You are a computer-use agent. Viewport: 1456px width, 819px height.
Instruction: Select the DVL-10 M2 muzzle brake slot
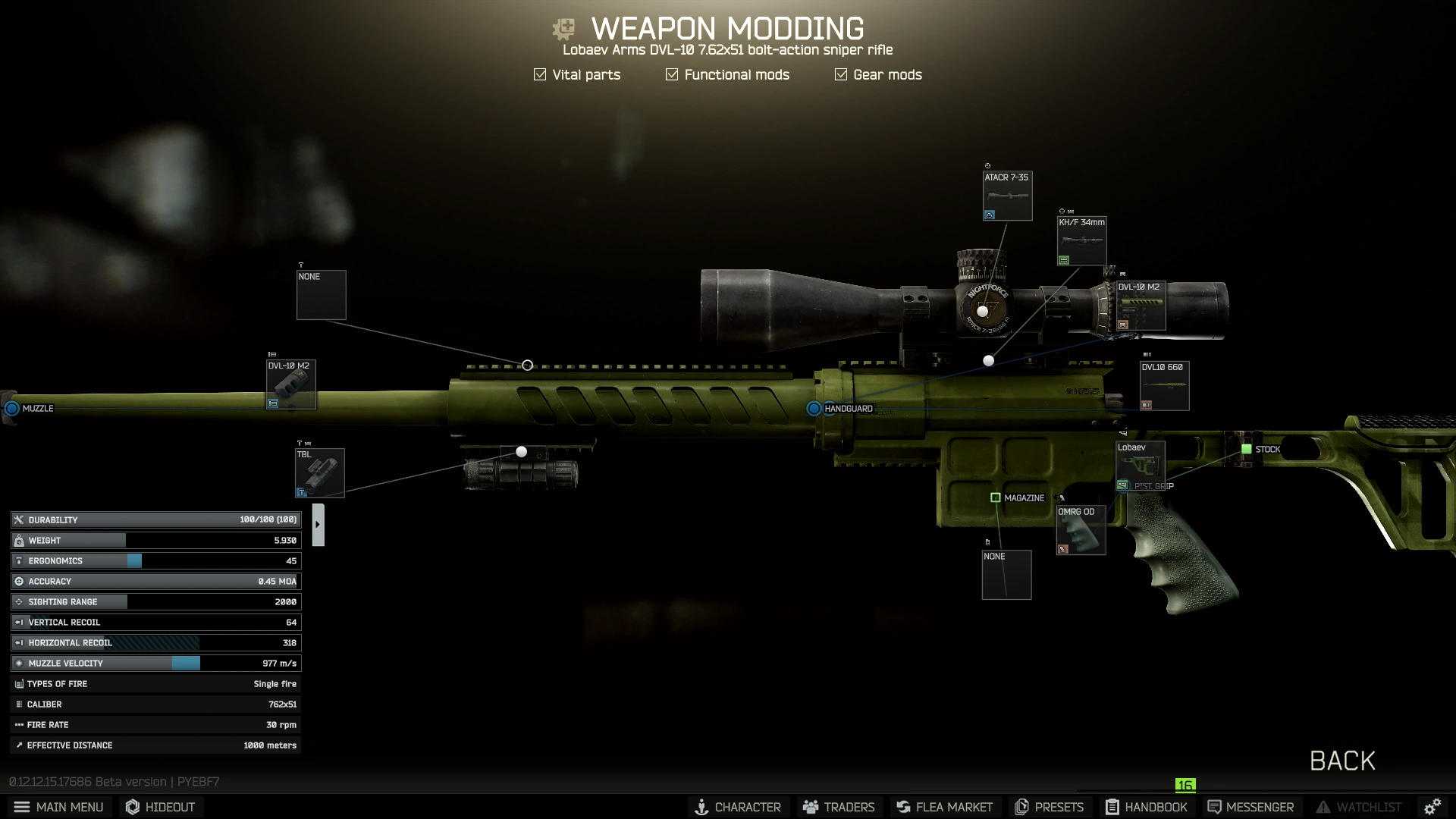(290, 384)
